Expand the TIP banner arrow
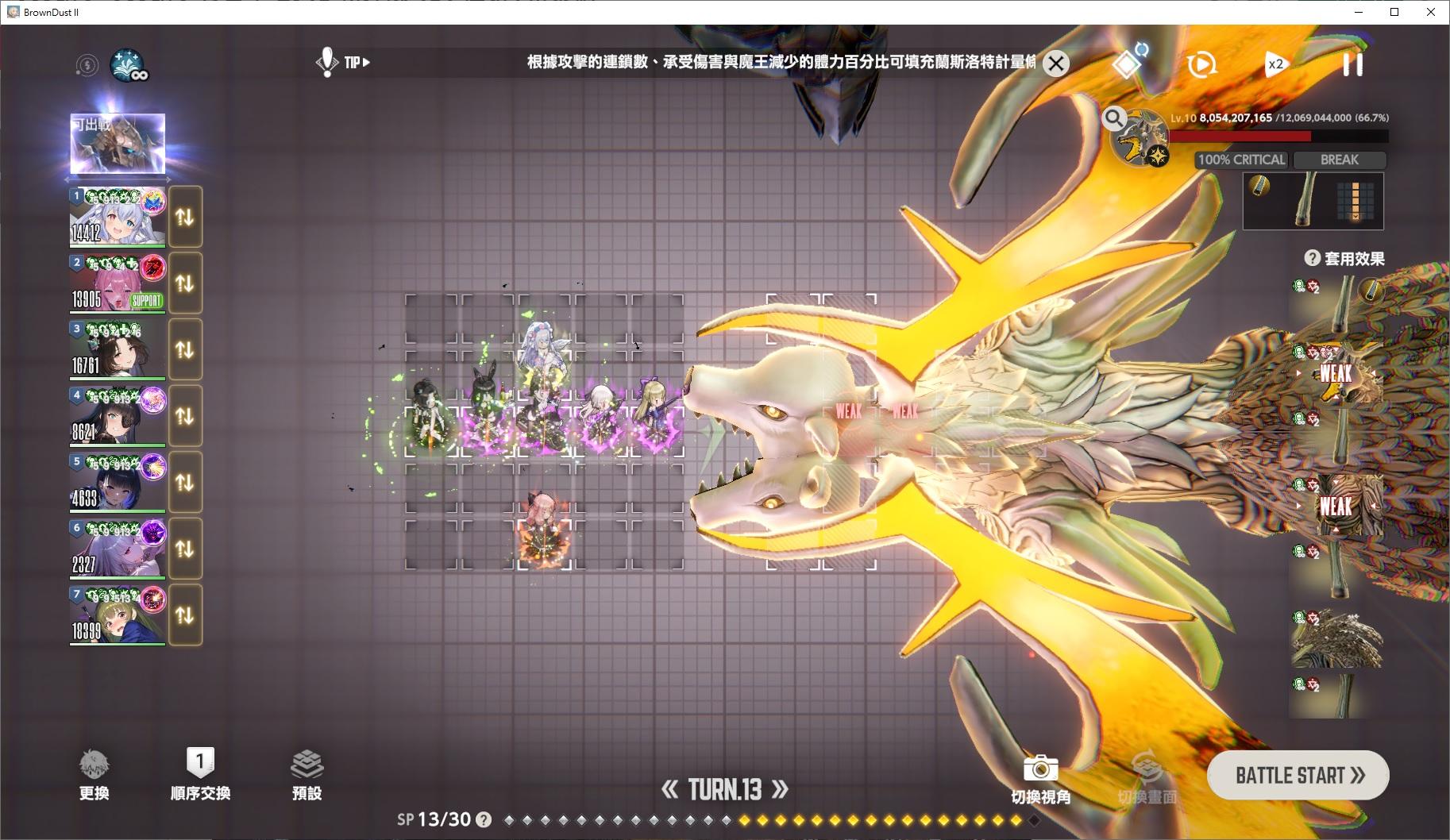 364,62
